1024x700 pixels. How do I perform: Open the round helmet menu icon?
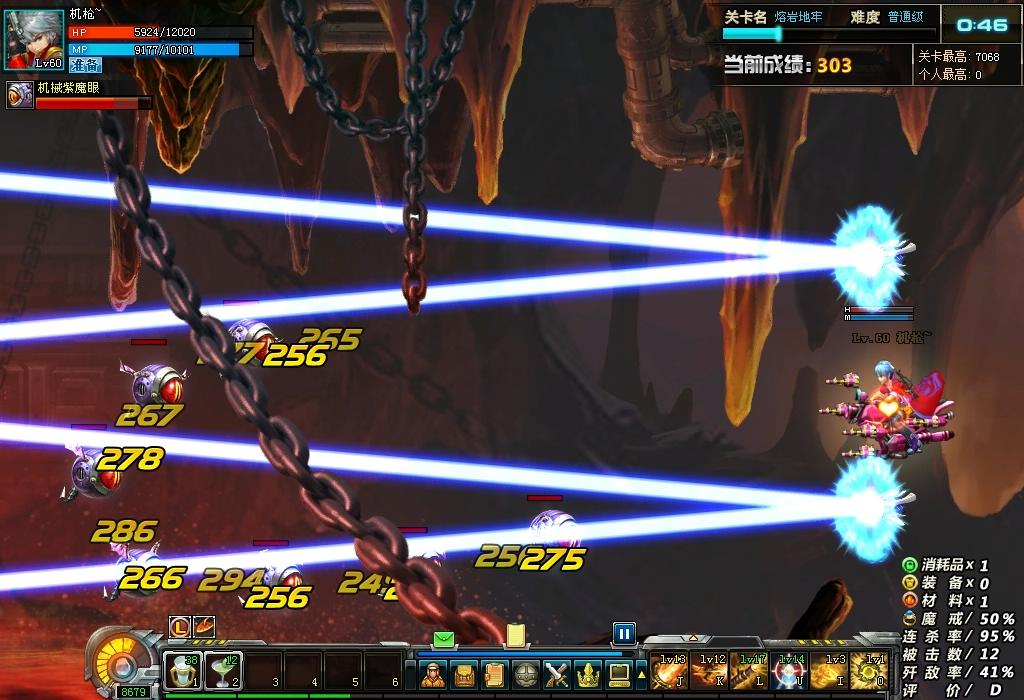pos(526,675)
